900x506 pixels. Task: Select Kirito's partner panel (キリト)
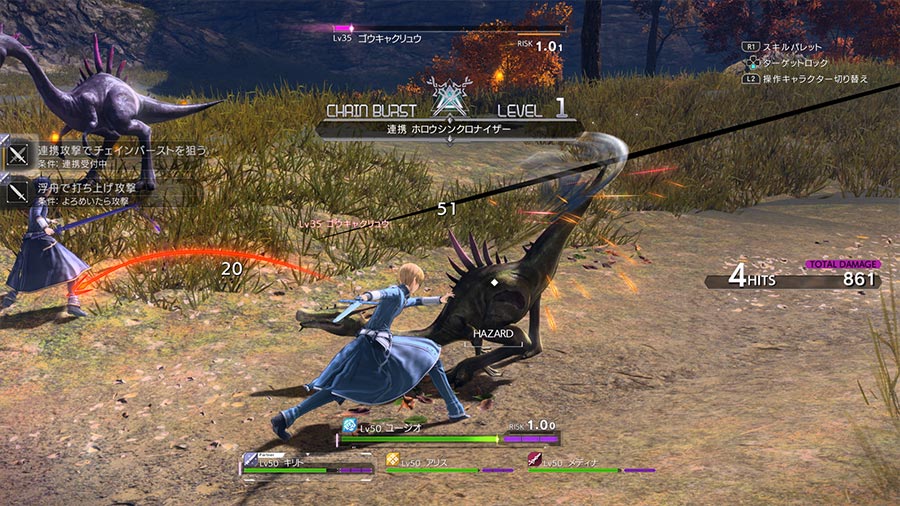pyautogui.click(x=307, y=465)
